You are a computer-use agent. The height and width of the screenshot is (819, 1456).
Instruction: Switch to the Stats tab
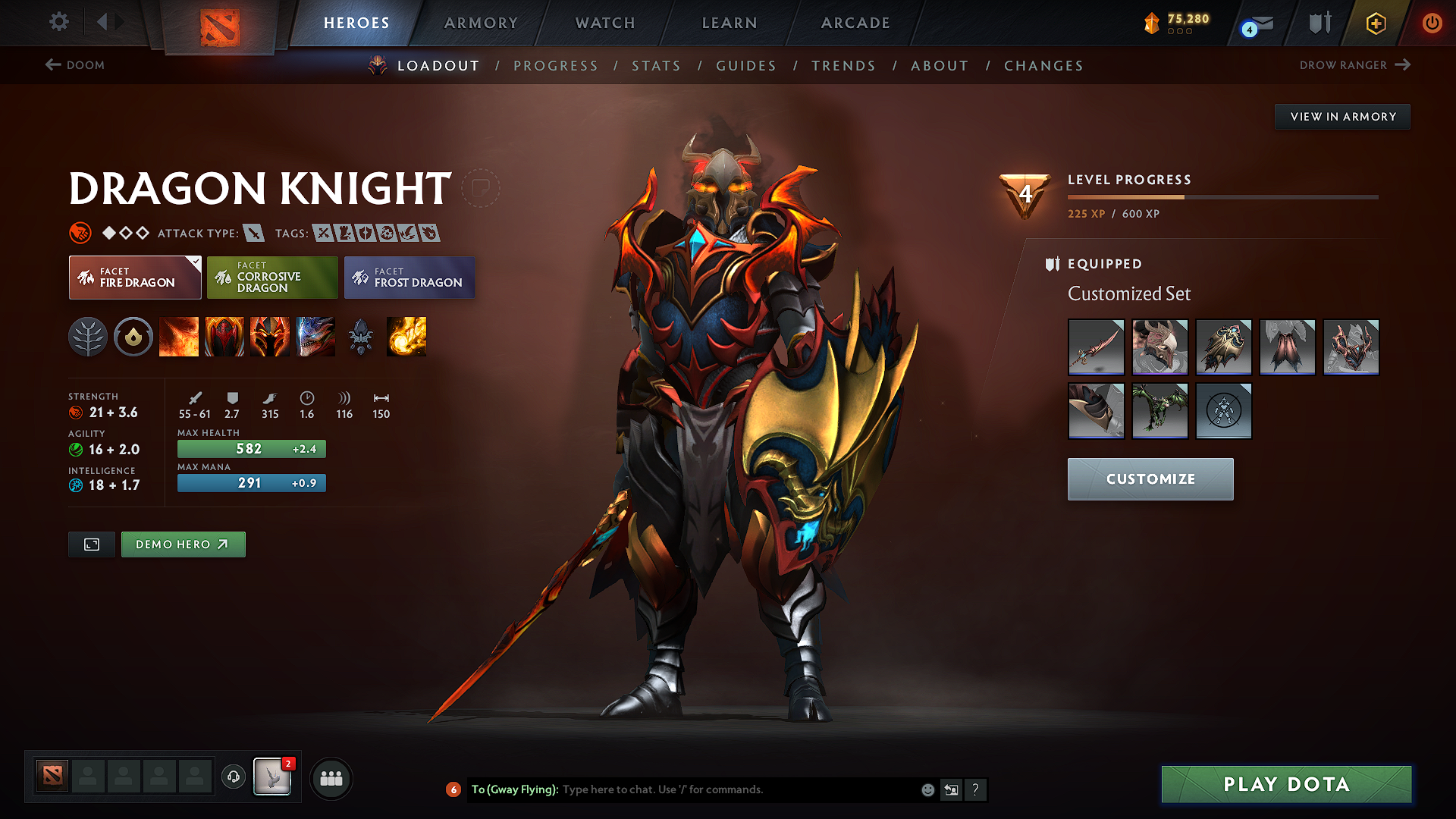pyautogui.click(x=656, y=66)
